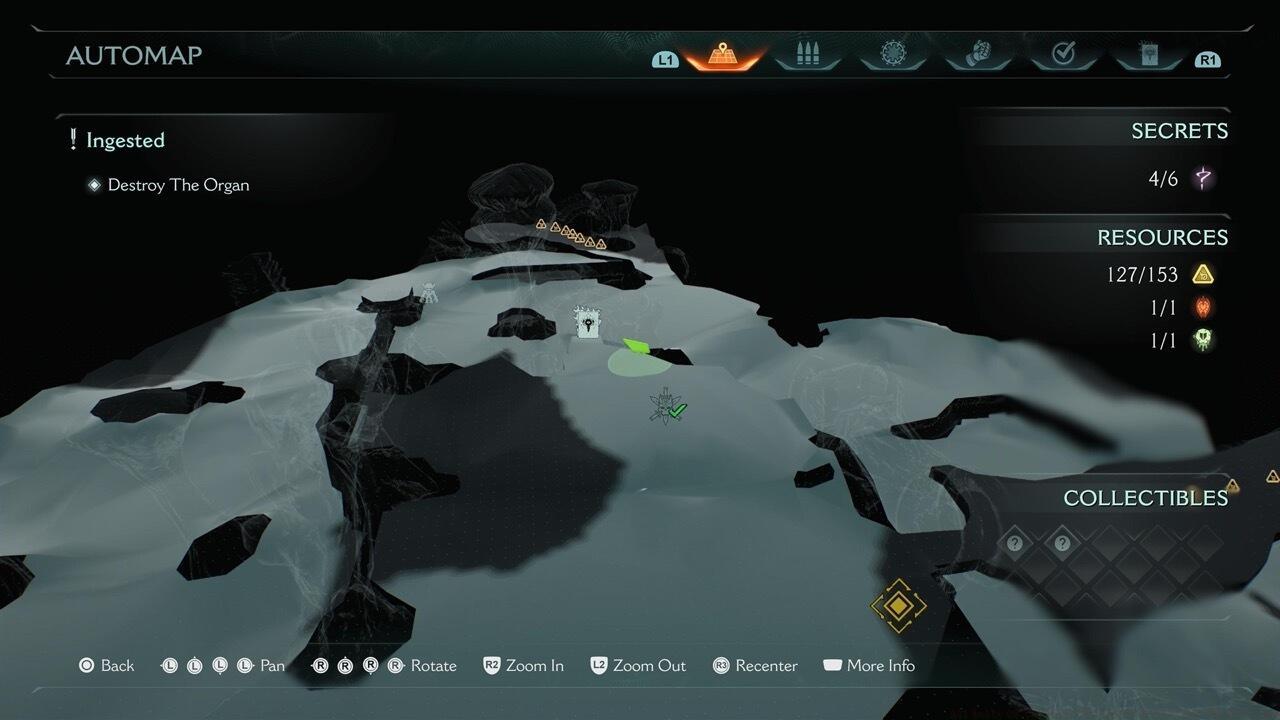Click the Ingested mission title
The width and height of the screenshot is (1280, 720).
tap(125, 141)
